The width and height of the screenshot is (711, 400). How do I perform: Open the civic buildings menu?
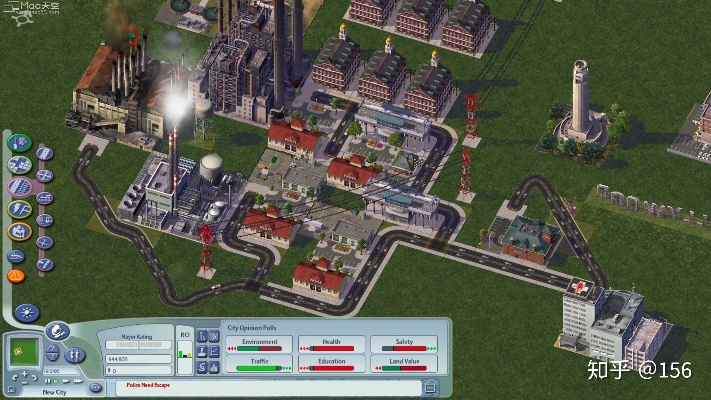pos(18,231)
